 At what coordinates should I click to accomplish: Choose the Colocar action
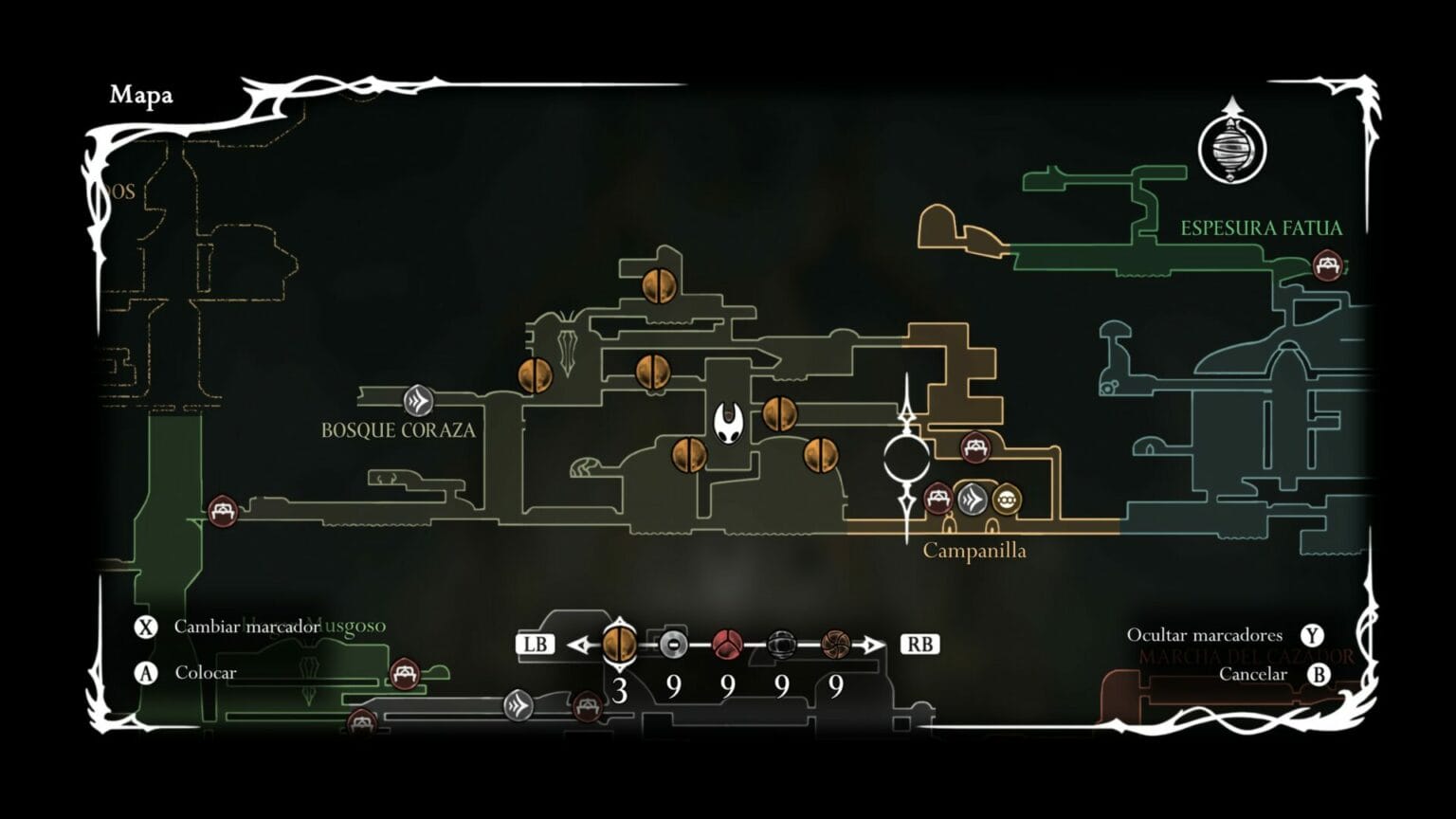[x=205, y=672]
